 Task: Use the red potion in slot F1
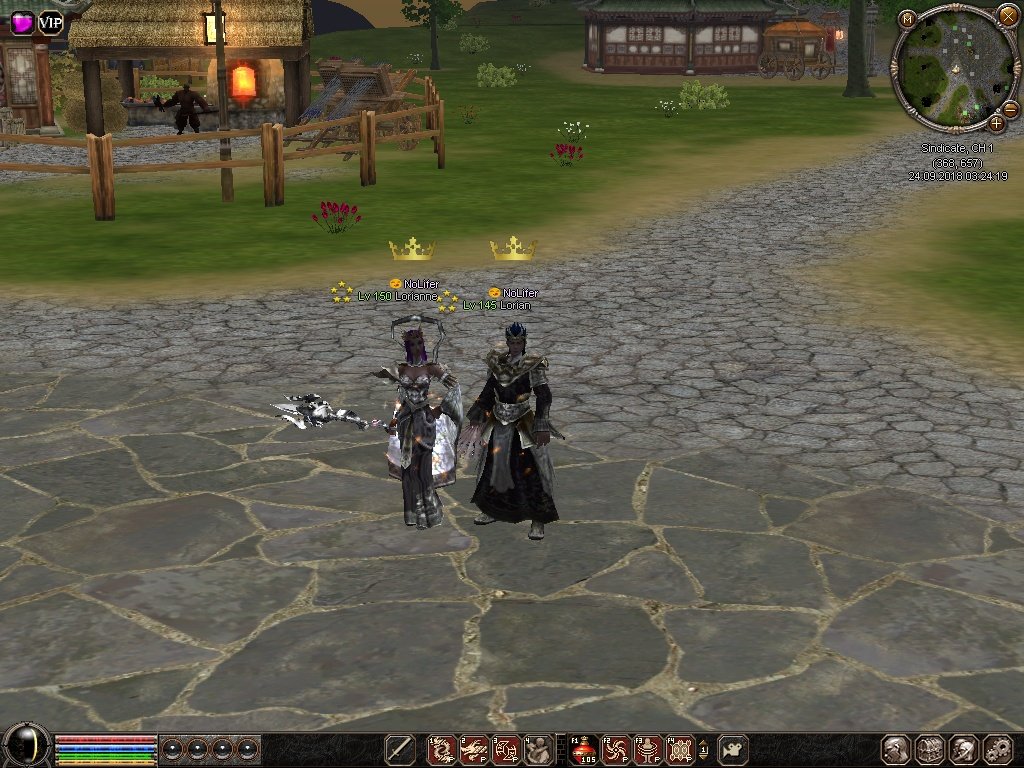click(x=583, y=749)
